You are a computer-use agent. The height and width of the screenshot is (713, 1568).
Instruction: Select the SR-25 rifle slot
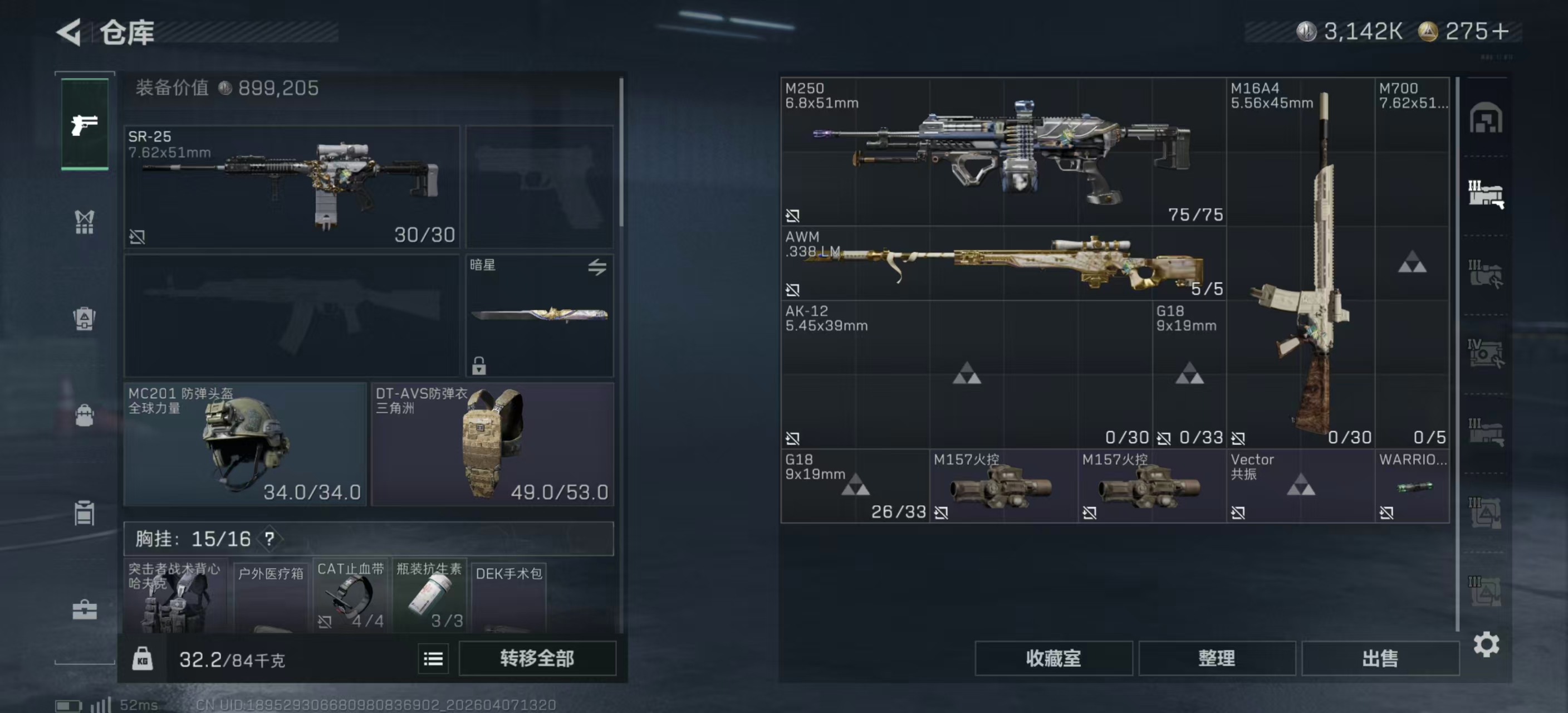click(292, 186)
